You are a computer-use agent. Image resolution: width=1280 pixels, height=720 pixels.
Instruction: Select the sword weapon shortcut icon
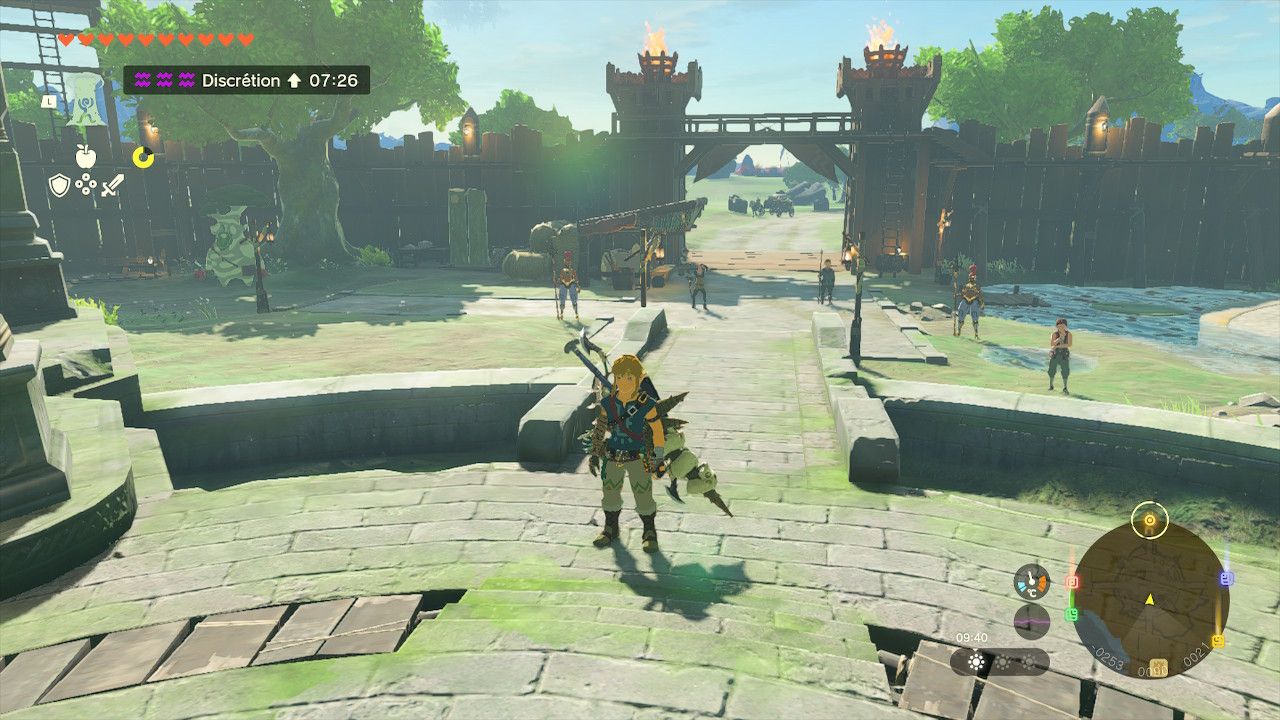pyautogui.click(x=112, y=185)
